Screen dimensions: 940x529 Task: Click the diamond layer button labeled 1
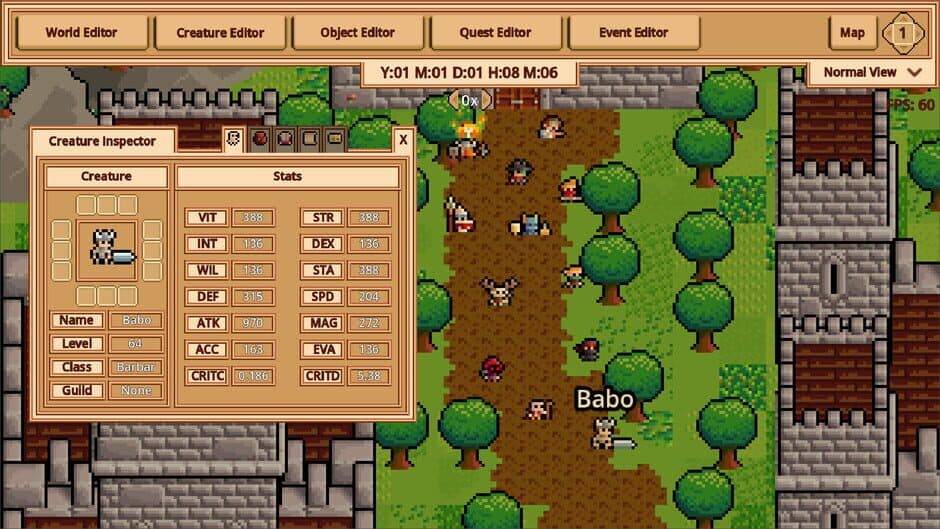pyautogui.click(x=903, y=33)
